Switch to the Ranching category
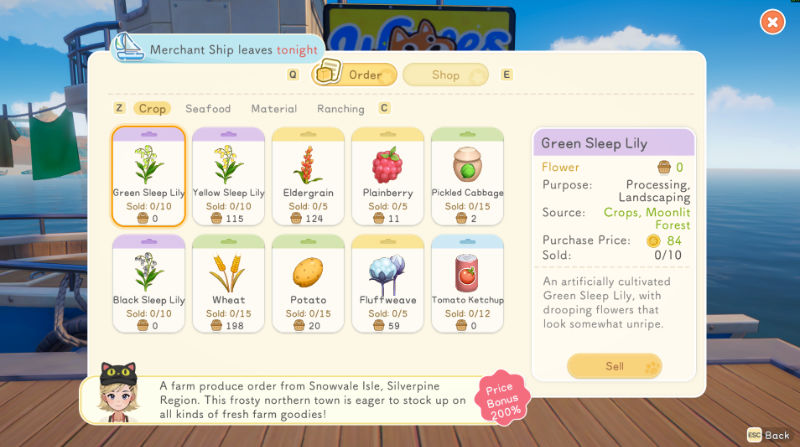This screenshot has height=447, width=800. pos(340,109)
